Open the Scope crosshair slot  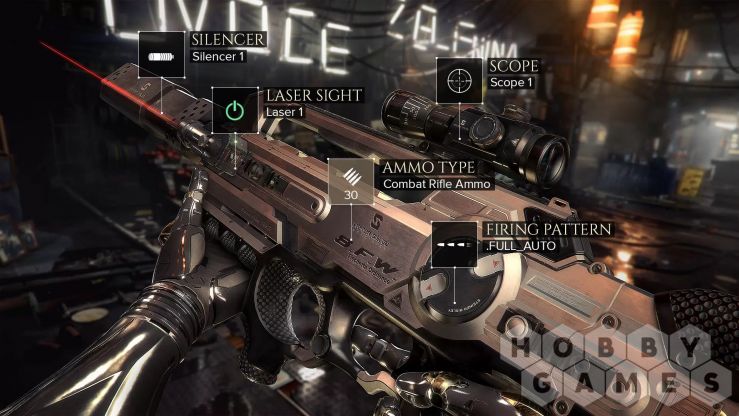(459, 80)
